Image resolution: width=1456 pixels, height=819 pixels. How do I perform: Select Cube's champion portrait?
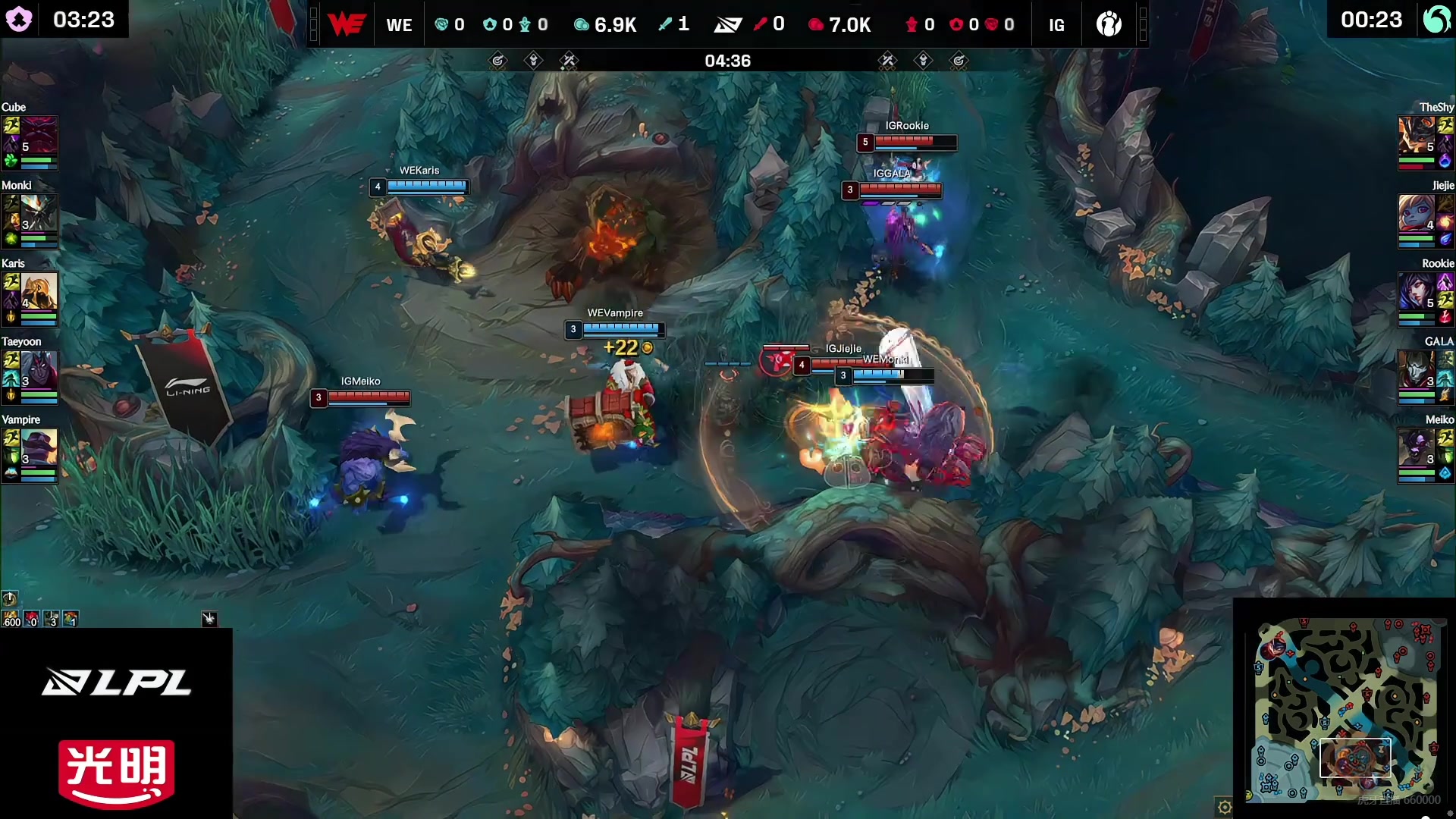click(x=38, y=135)
